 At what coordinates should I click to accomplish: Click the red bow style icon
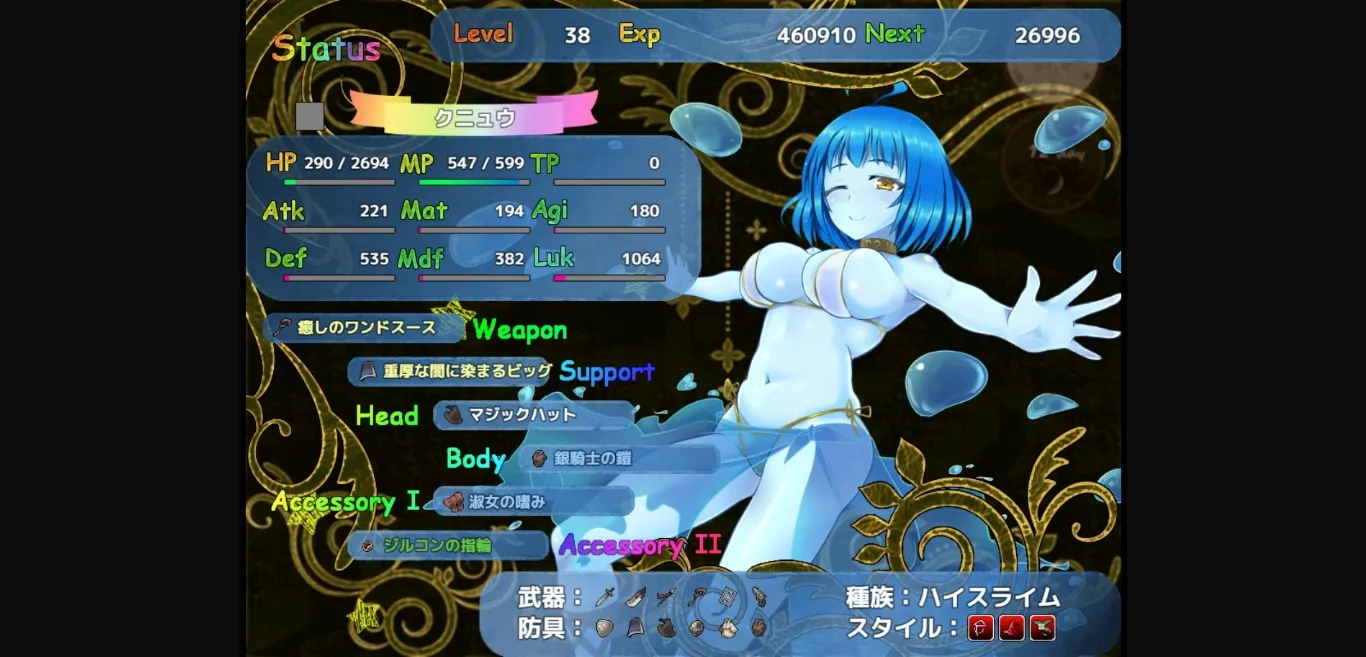point(981,628)
